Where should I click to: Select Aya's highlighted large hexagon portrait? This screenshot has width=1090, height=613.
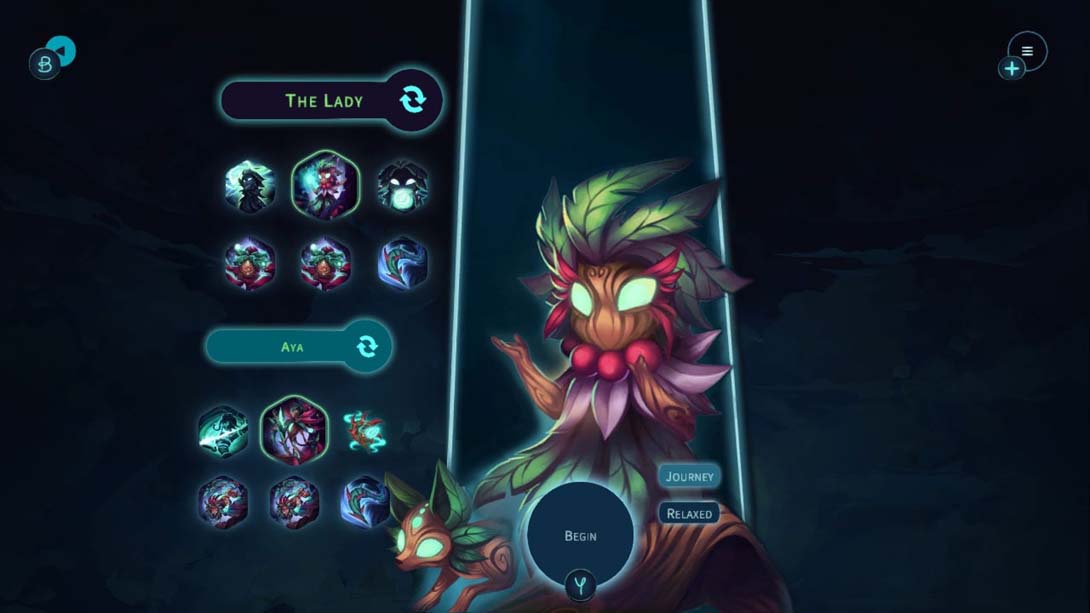point(294,431)
